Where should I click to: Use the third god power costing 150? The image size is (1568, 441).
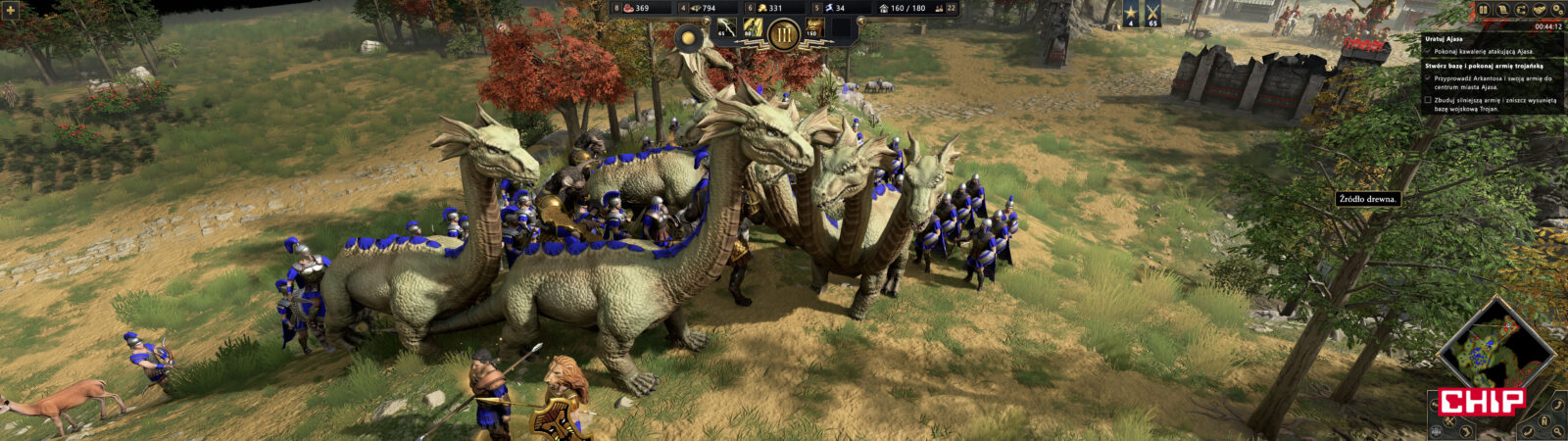pyautogui.click(x=814, y=28)
